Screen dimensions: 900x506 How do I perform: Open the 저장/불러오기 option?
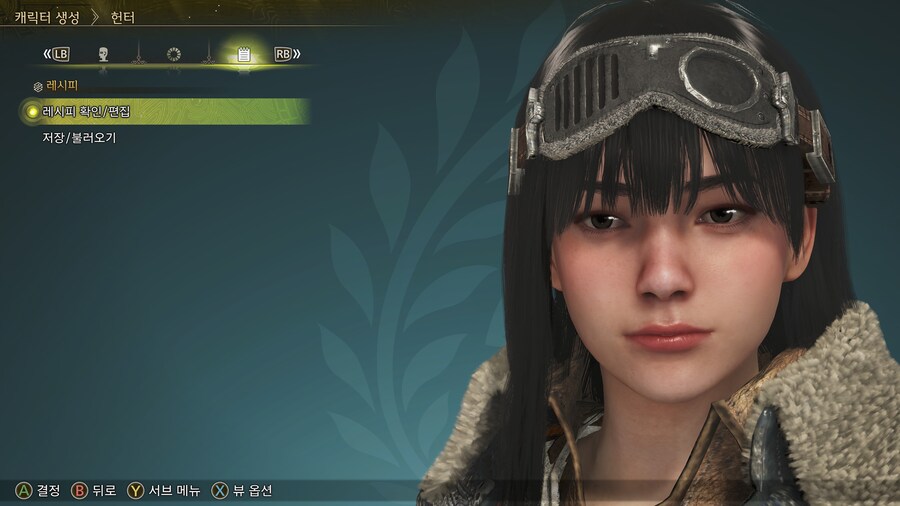click(x=79, y=138)
